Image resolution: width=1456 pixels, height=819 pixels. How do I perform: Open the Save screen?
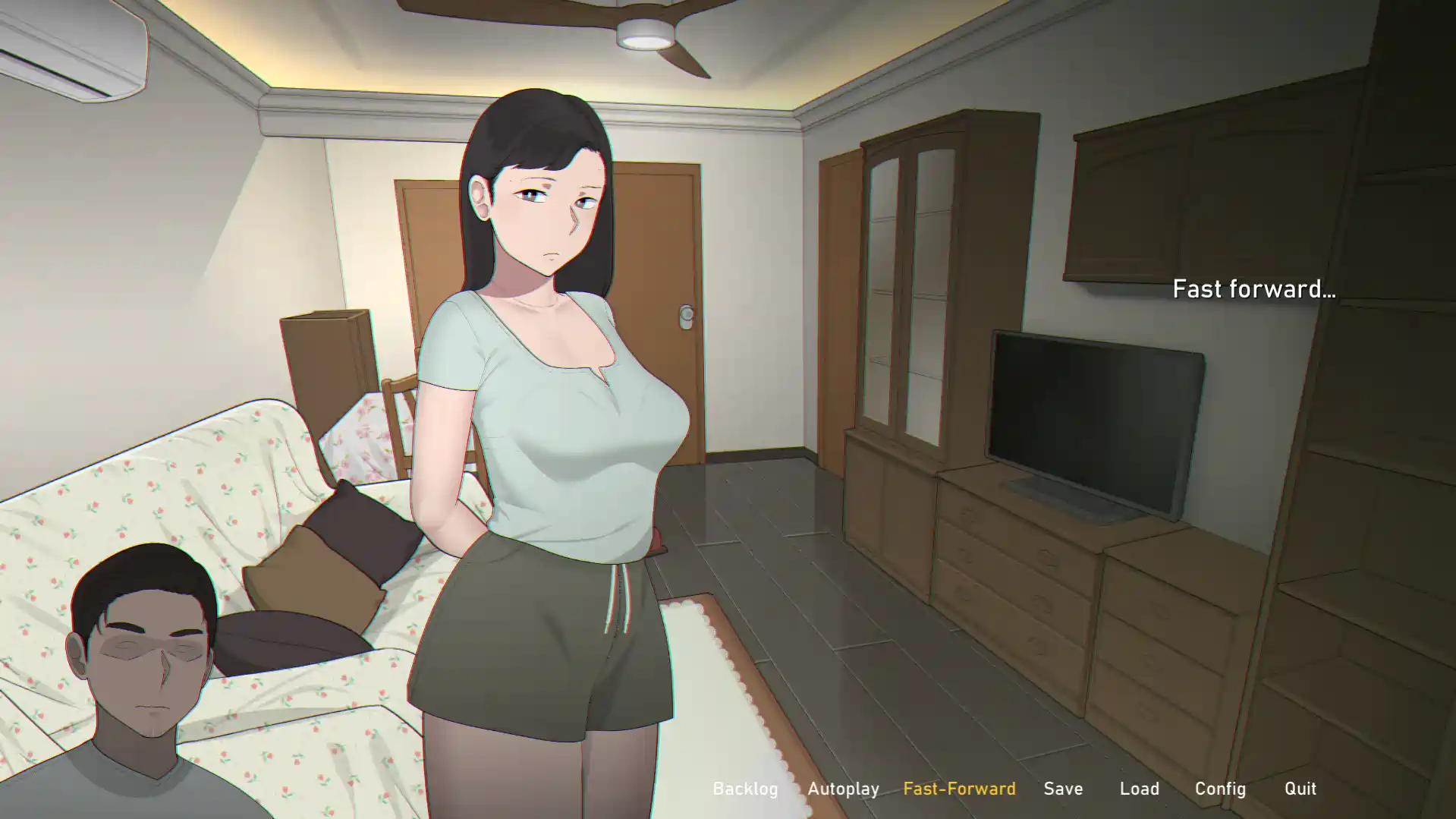tap(1064, 789)
